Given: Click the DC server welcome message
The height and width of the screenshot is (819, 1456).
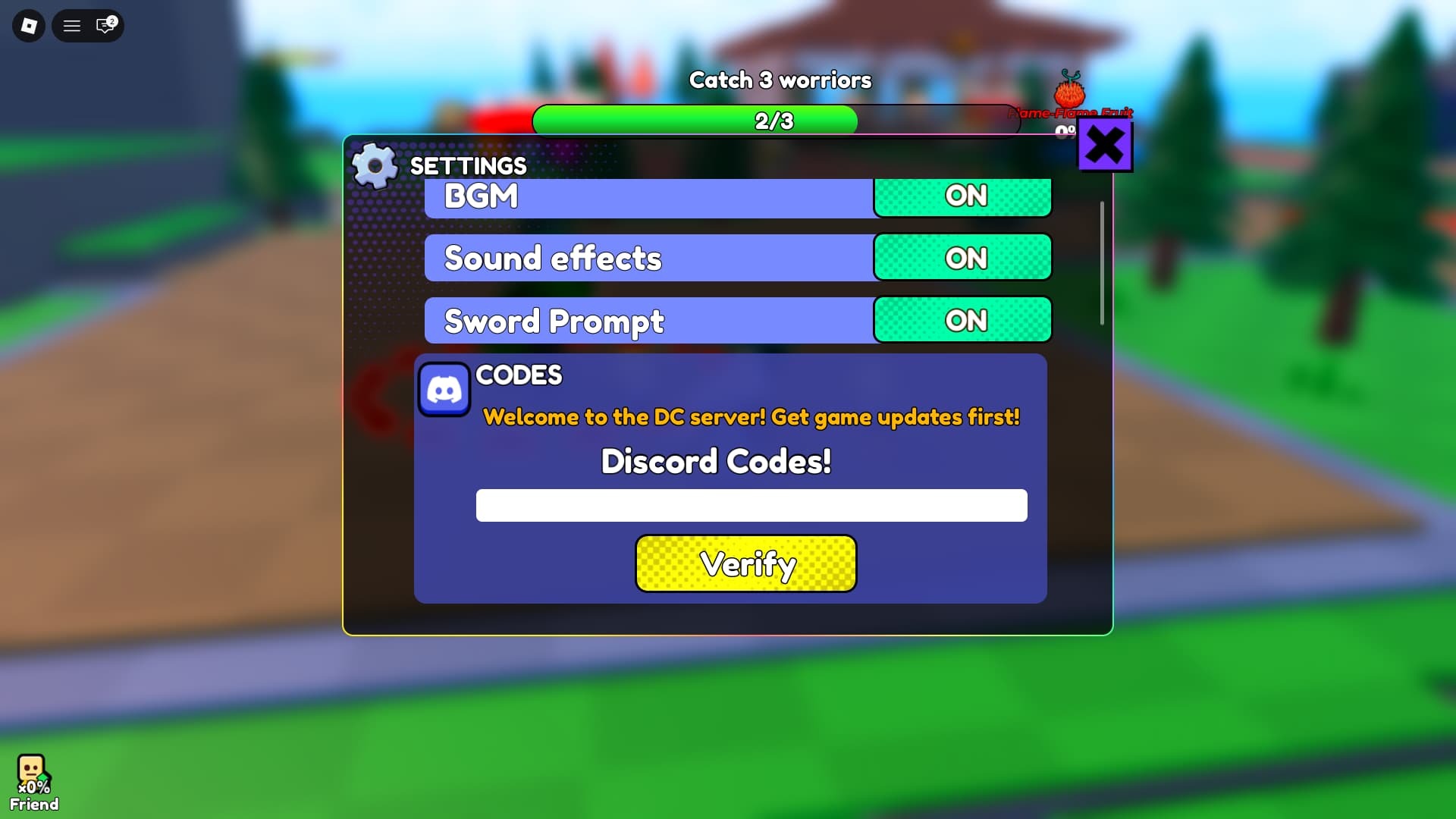Looking at the screenshot, I should tap(752, 416).
